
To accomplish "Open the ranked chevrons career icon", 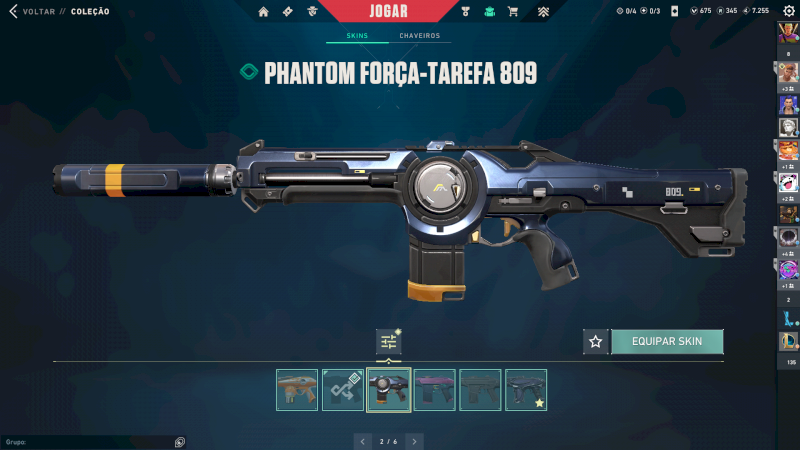I will point(542,12).
